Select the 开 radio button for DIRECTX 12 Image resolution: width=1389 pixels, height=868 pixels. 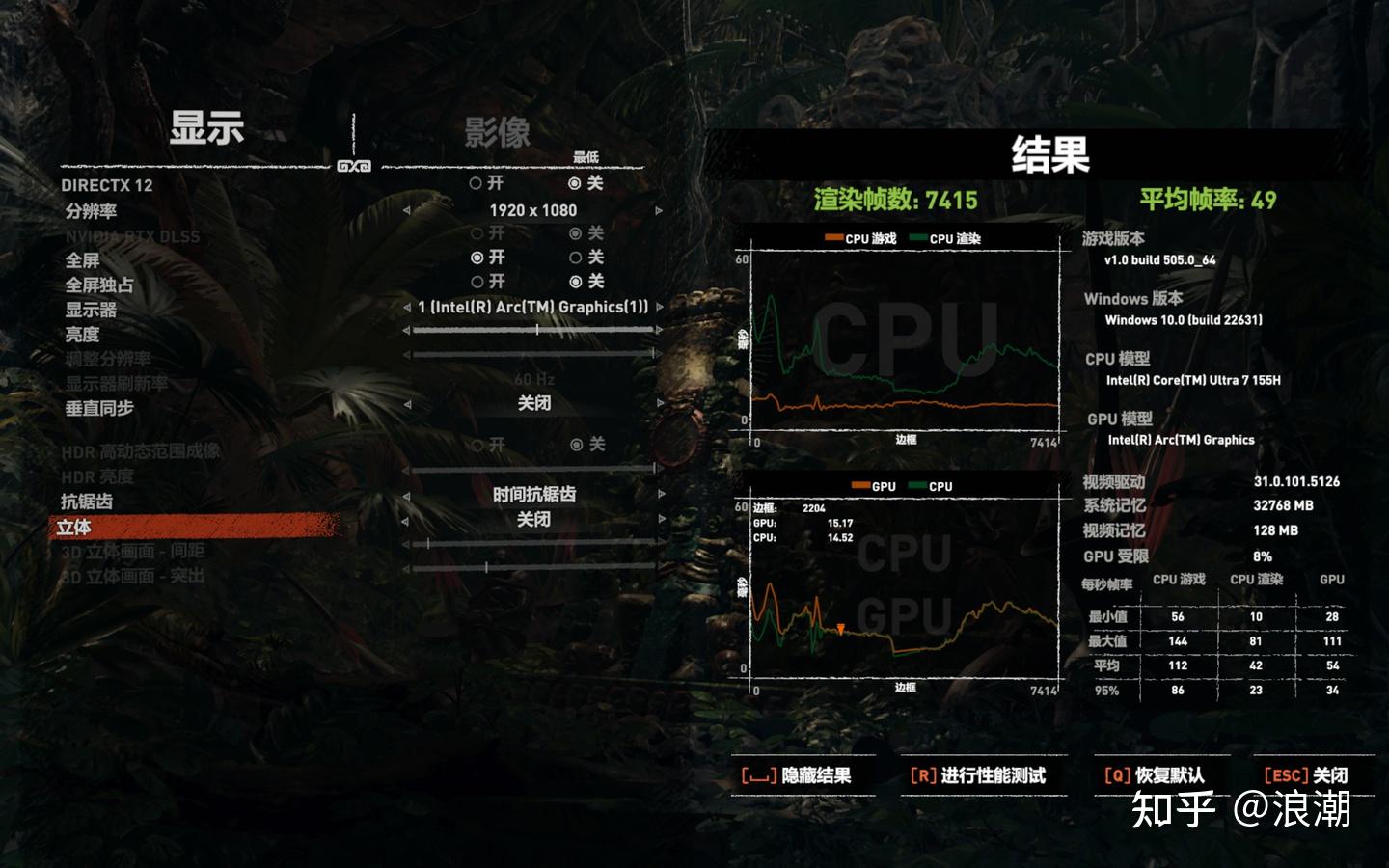475,183
